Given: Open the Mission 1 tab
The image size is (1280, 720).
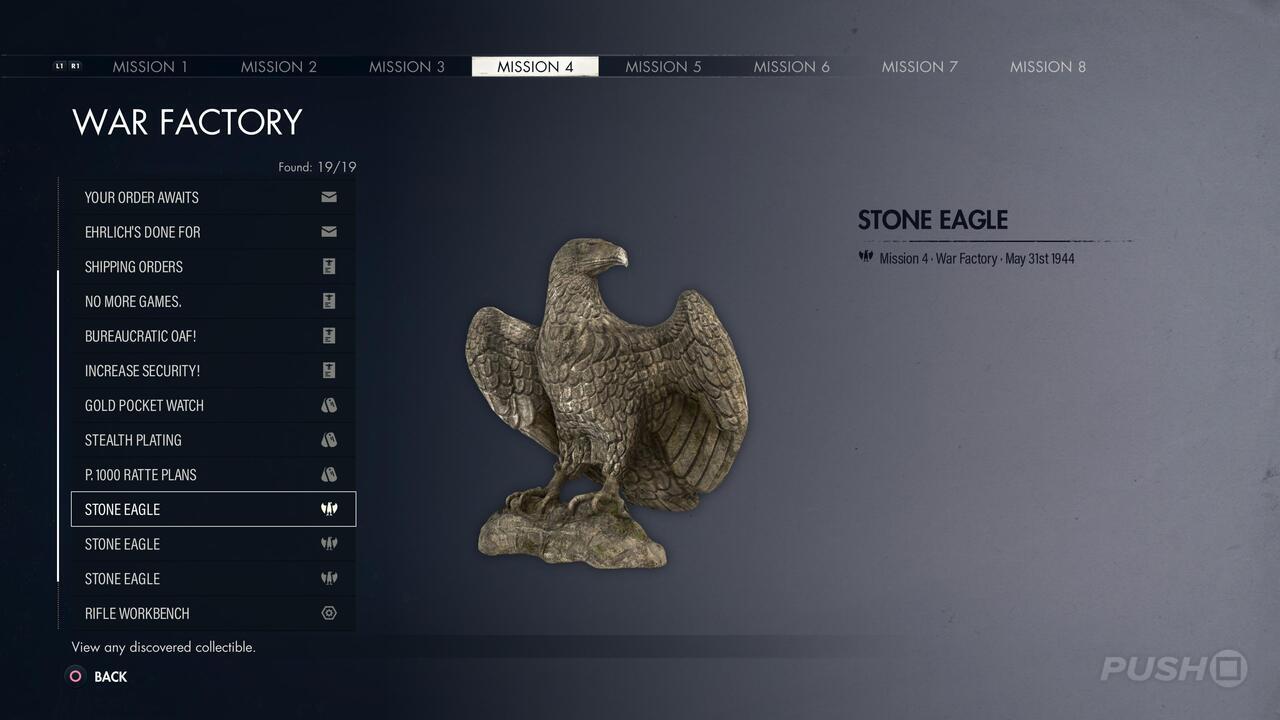Looking at the screenshot, I should (x=150, y=66).
